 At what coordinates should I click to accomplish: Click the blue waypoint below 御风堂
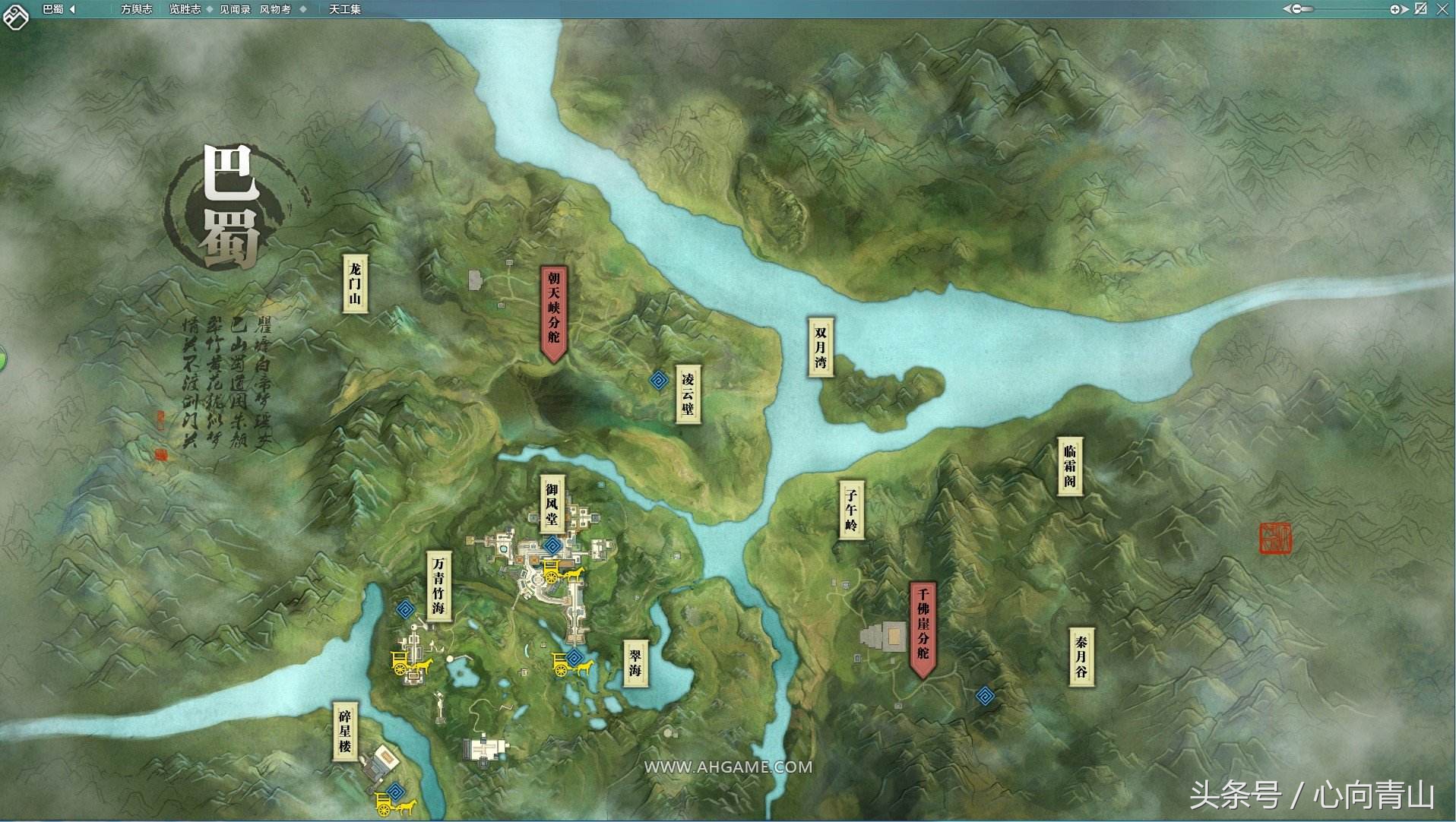click(552, 545)
